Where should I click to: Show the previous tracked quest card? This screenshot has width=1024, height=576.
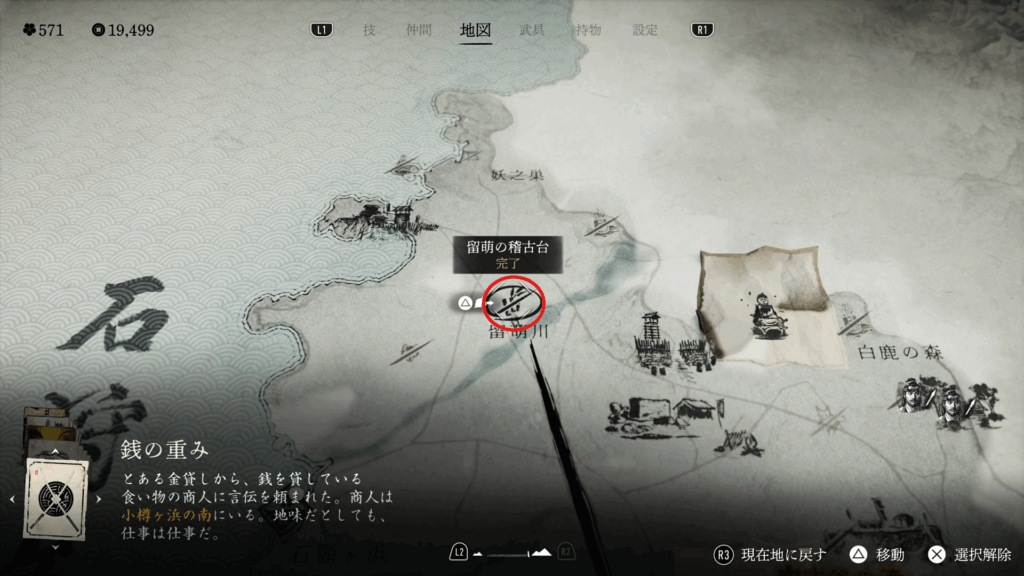13,498
